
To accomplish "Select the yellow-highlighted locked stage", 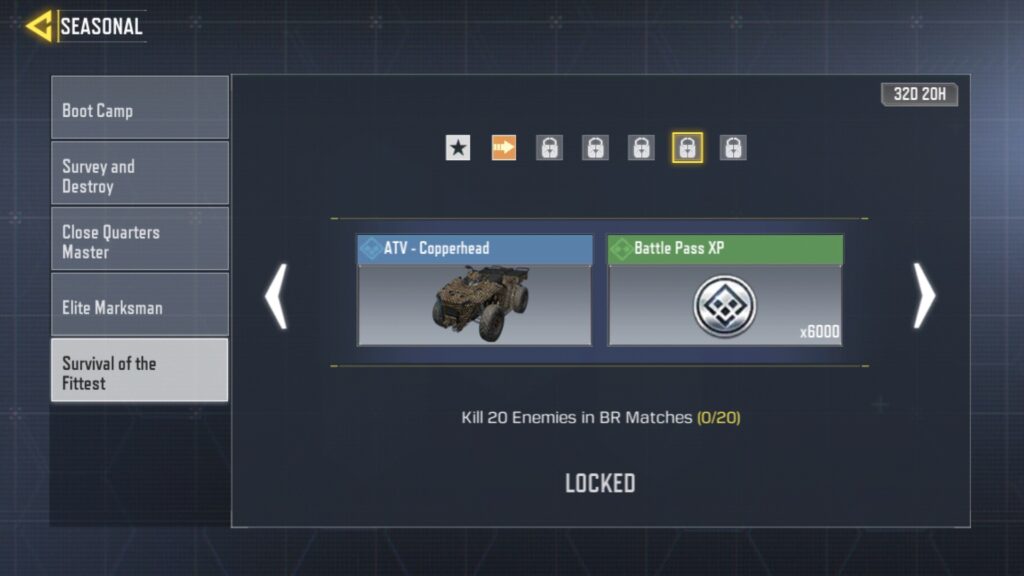I will click(x=687, y=148).
